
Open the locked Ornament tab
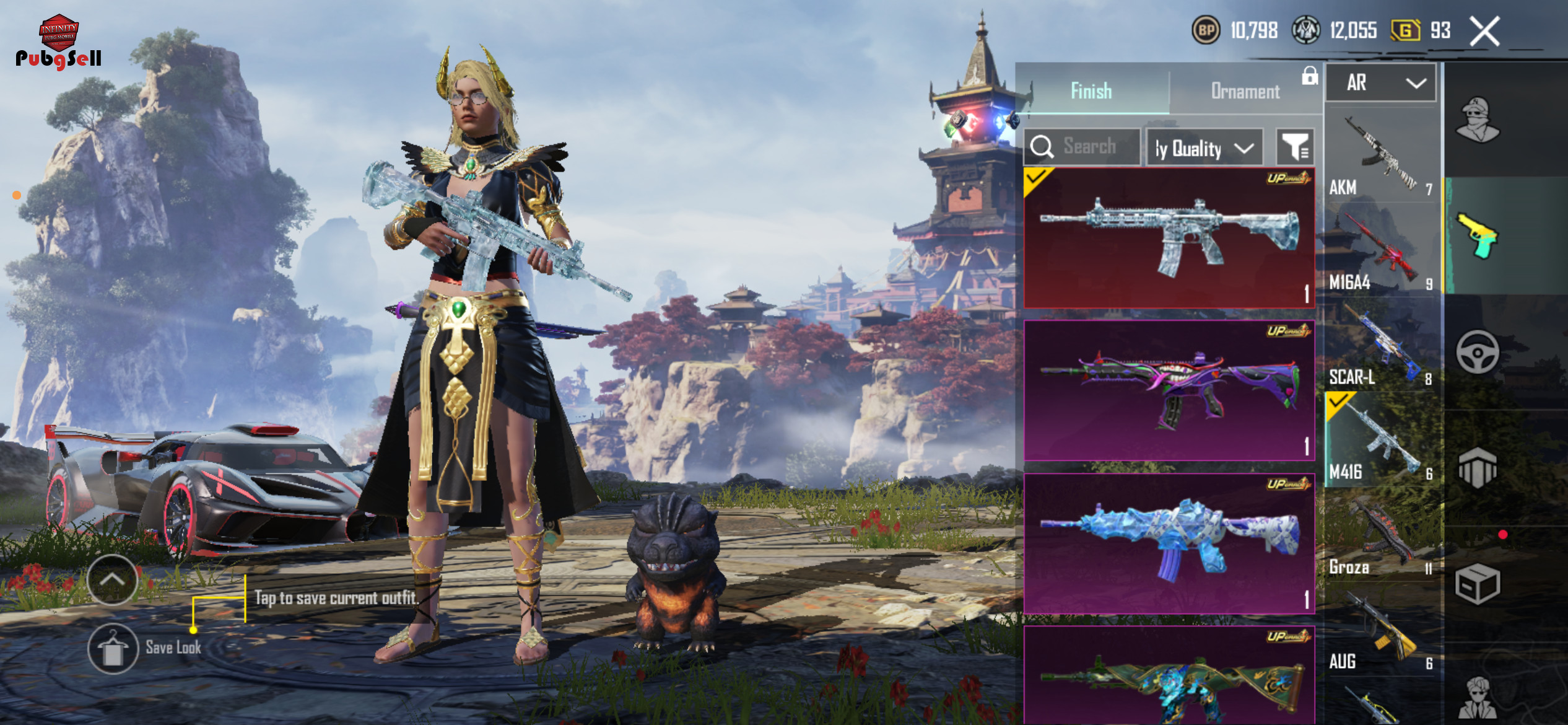(1245, 91)
